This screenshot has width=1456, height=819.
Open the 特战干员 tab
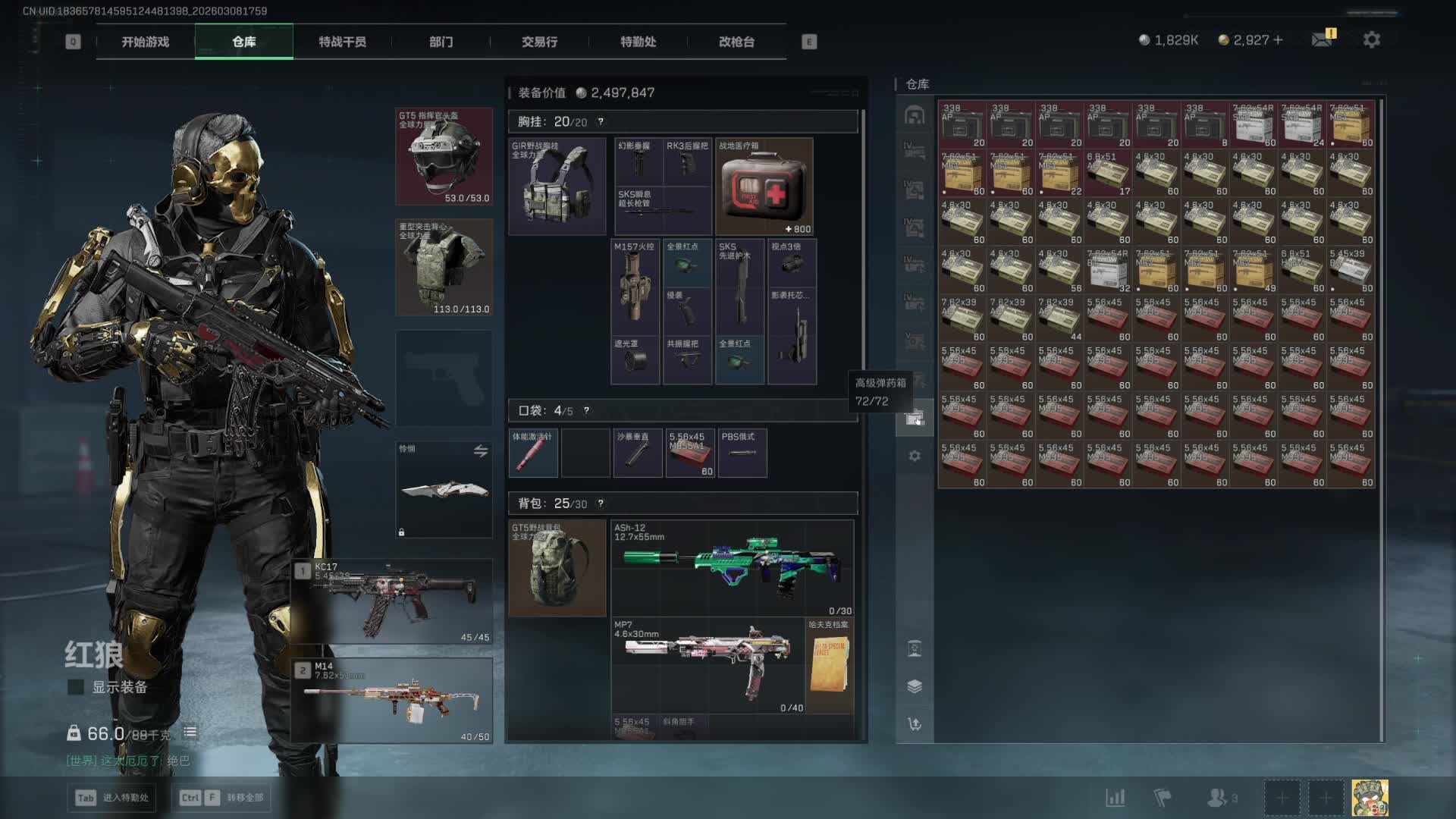pos(342,42)
